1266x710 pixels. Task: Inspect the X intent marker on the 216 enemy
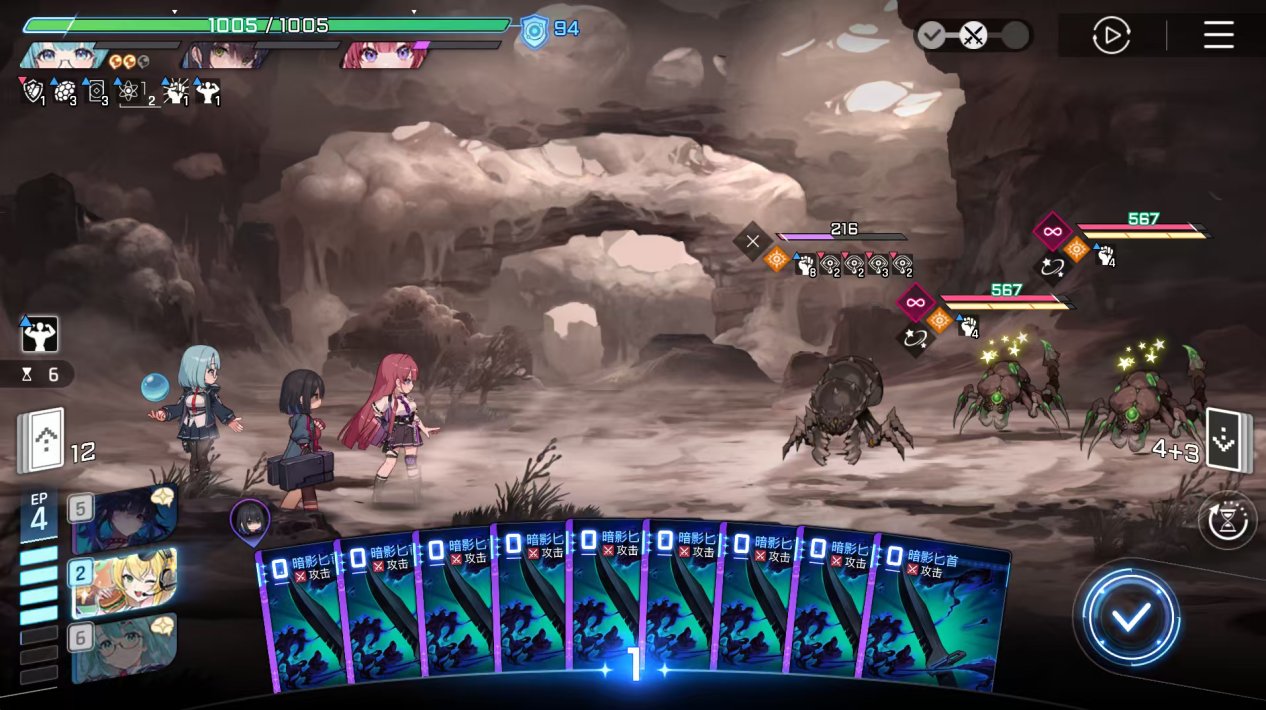click(x=752, y=240)
